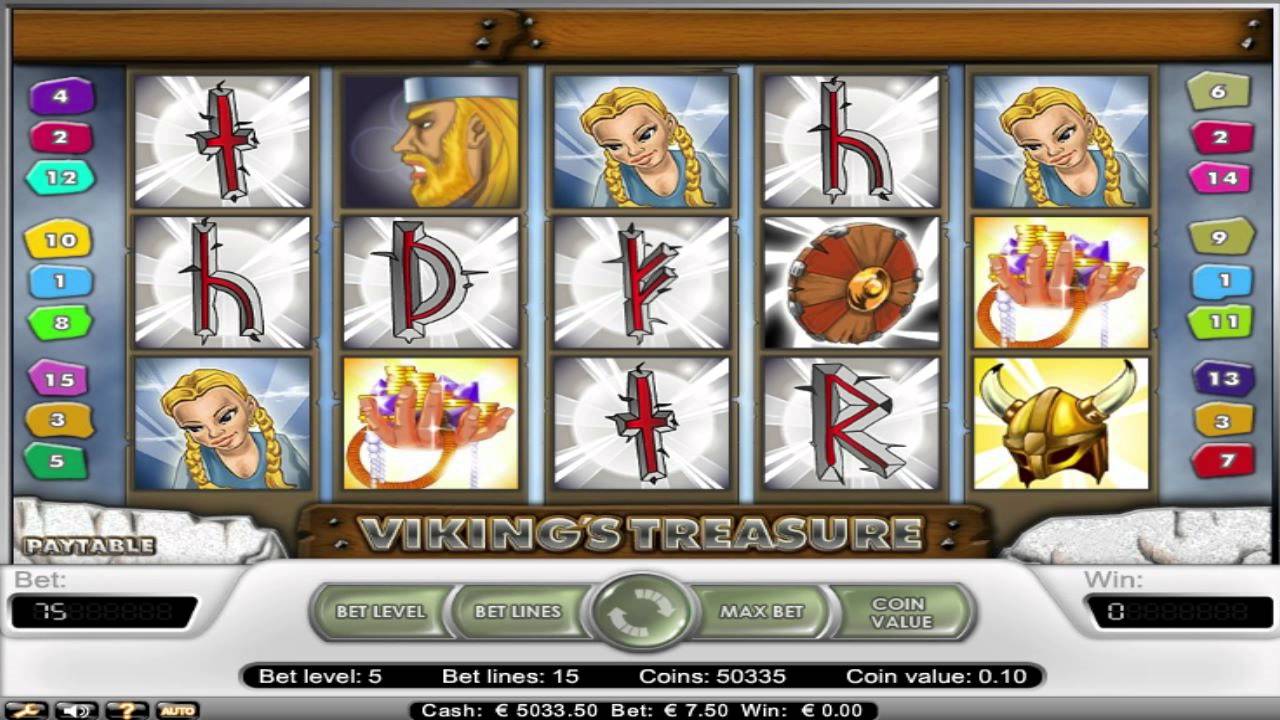The height and width of the screenshot is (720, 1280).
Task: Click the yellow payline 10 marker
Action: coord(60,240)
